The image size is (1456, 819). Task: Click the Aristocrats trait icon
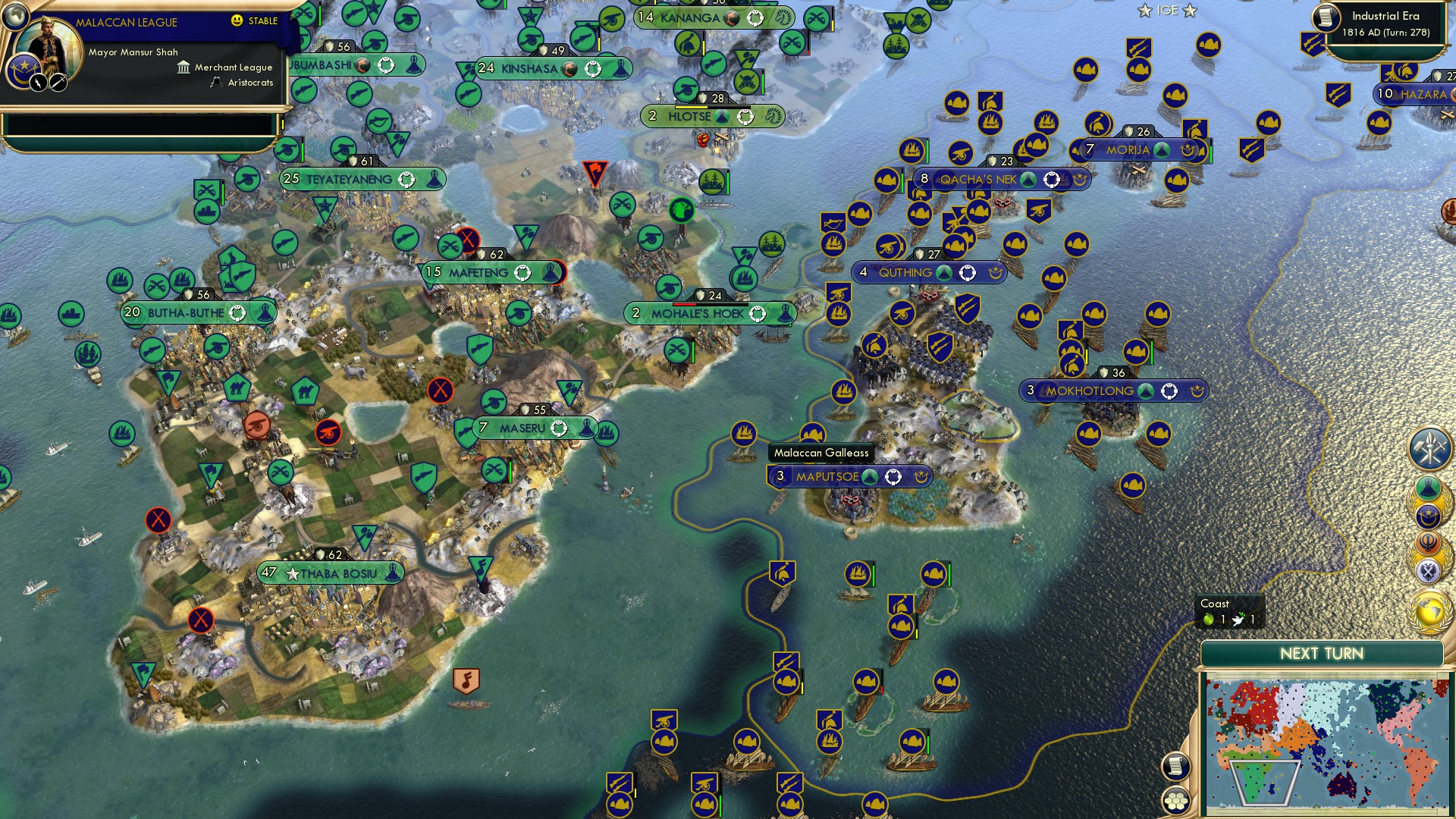click(216, 82)
